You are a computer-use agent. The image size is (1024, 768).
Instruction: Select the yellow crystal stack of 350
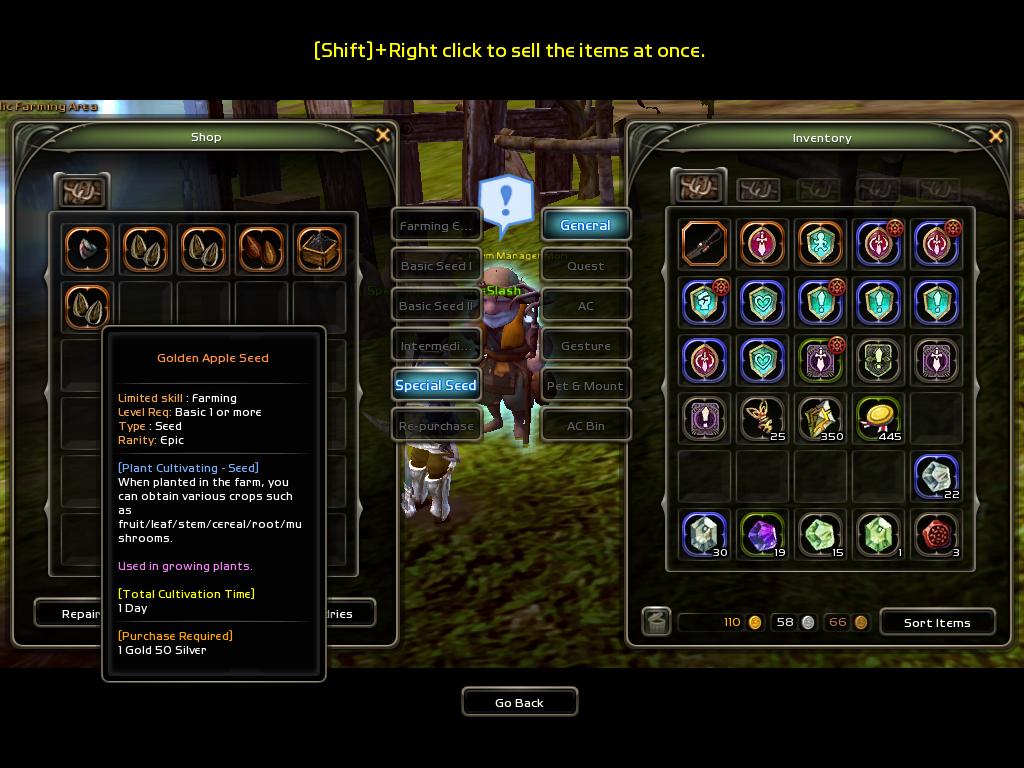820,418
